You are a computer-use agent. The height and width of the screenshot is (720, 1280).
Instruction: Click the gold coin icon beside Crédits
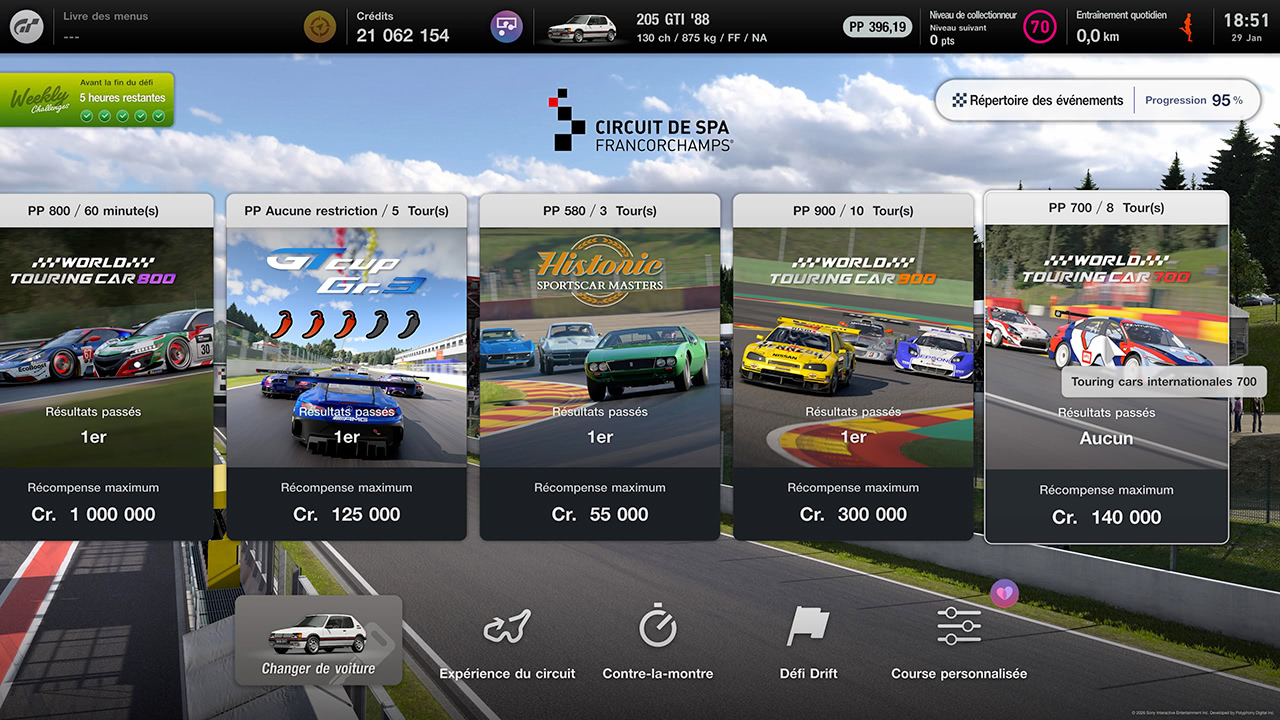pos(319,26)
